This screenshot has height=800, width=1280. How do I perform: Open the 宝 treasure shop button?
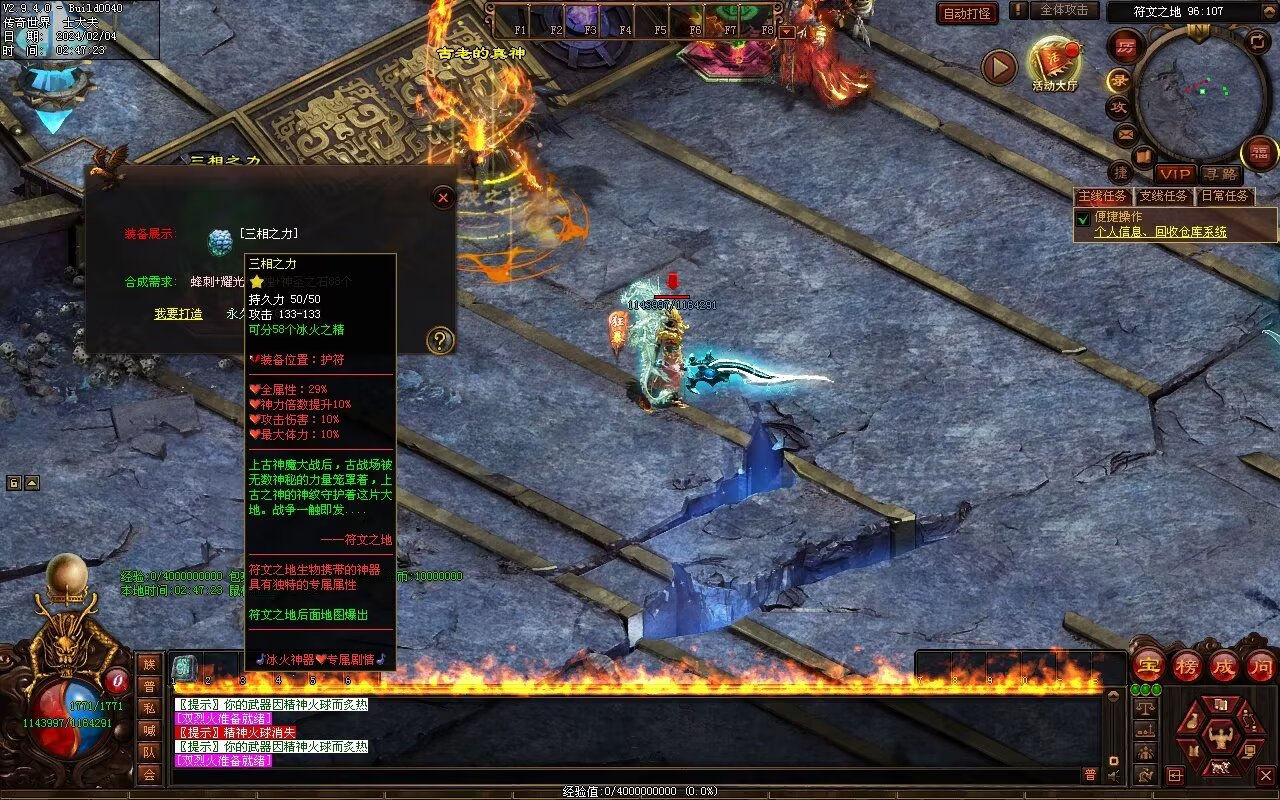point(1148,666)
